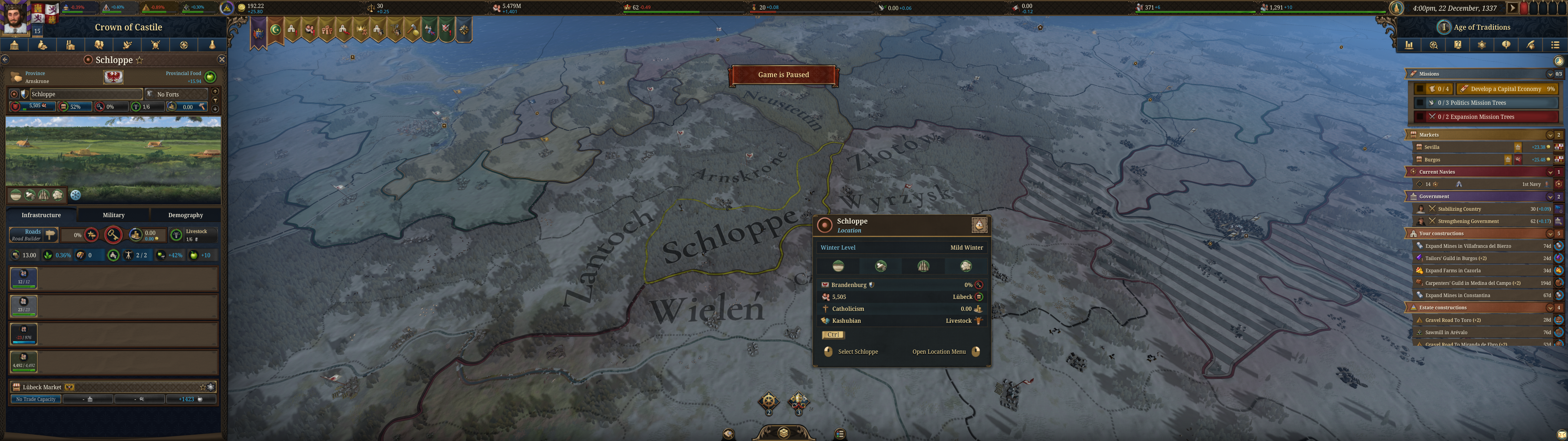Click the map modes layers button
The width and height of the screenshot is (1568, 441).
(783, 432)
